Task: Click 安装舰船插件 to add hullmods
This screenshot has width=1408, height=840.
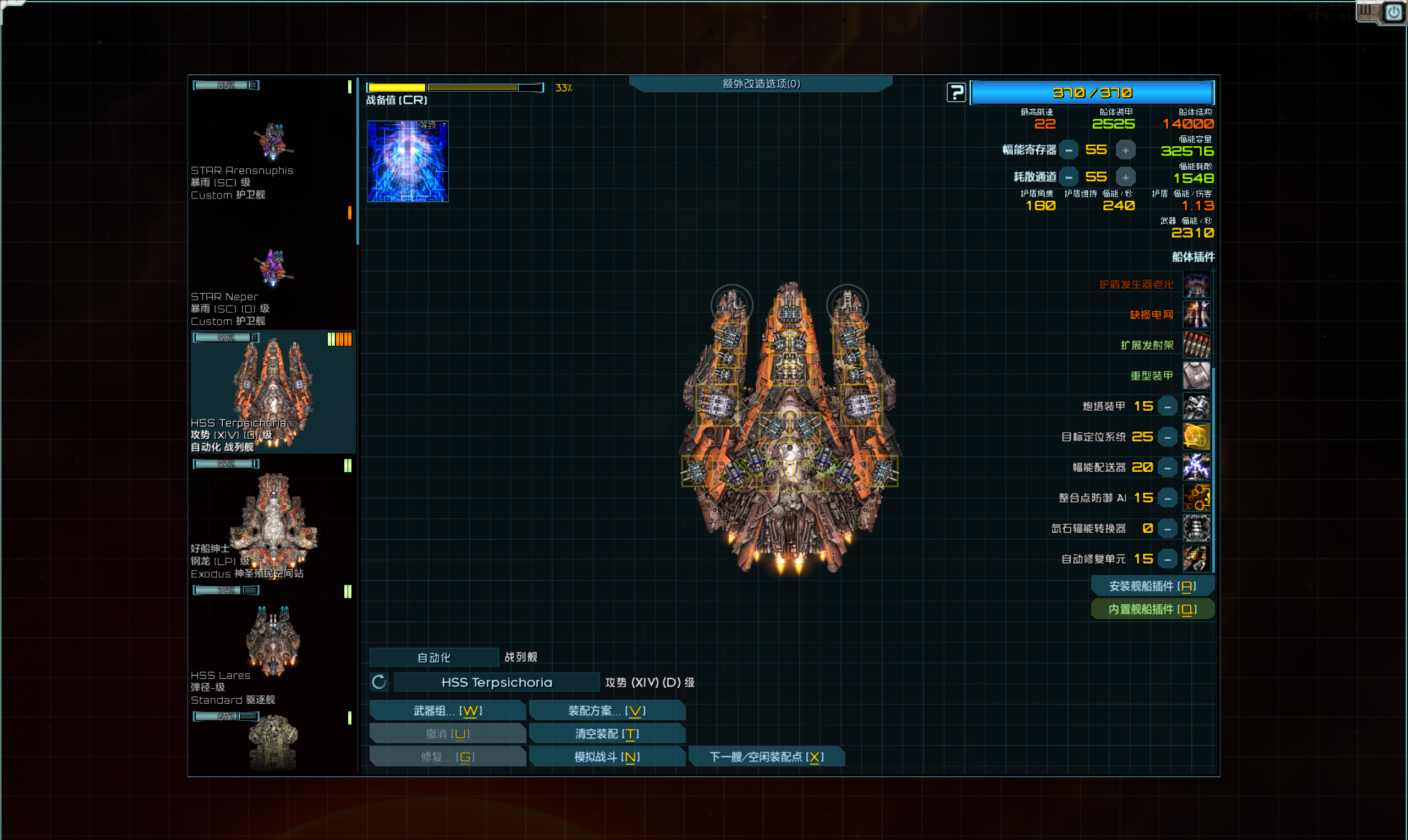Action: point(1152,586)
